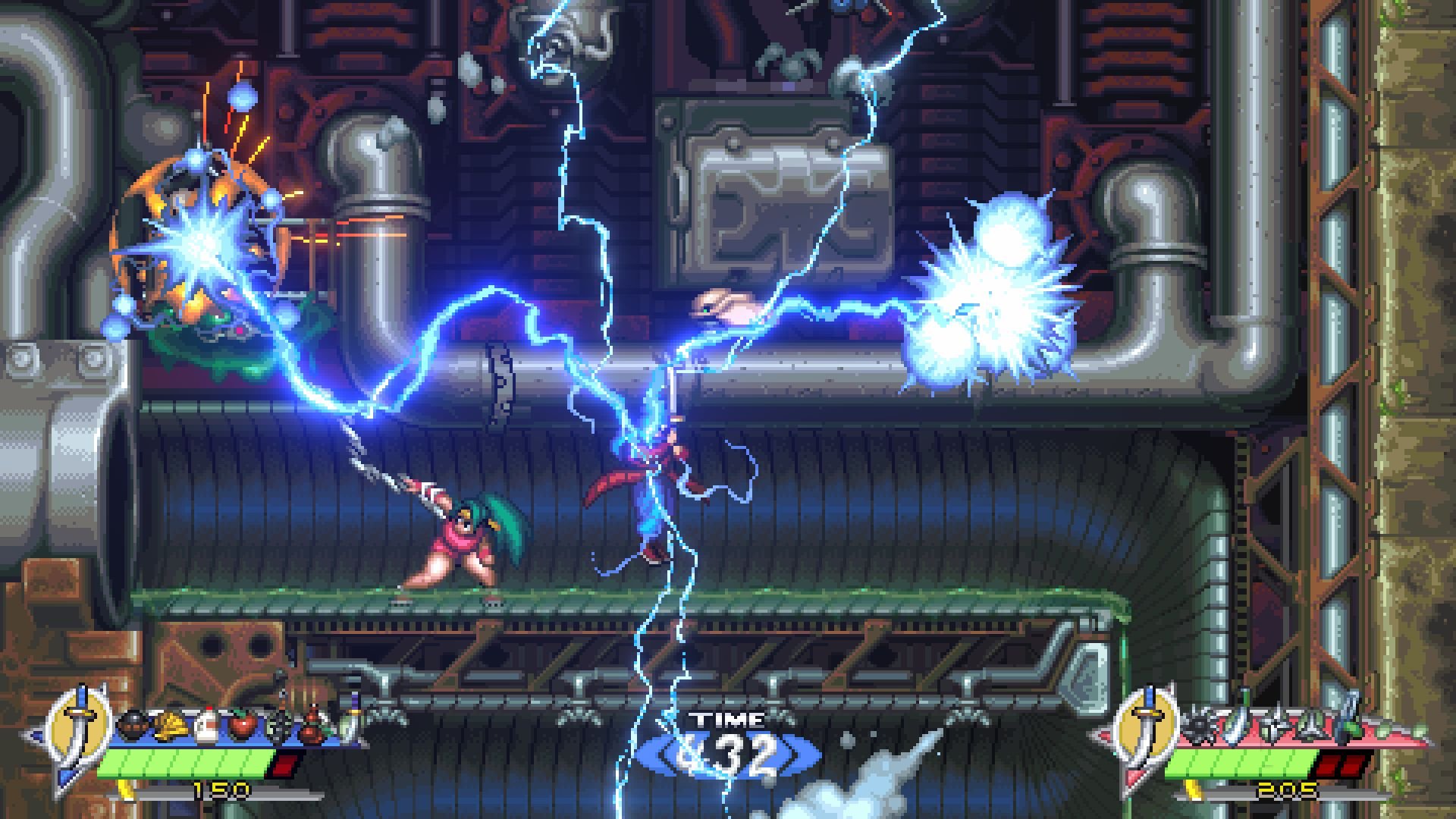The height and width of the screenshot is (819, 1456).
Task: Click Player 2's score reading 205
Action: click(x=1286, y=790)
